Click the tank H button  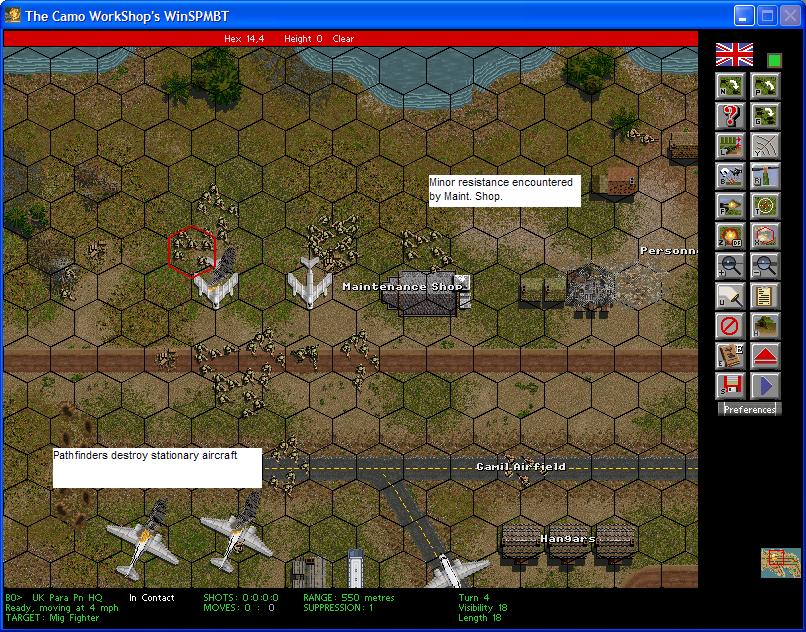click(x=765, y=326)
